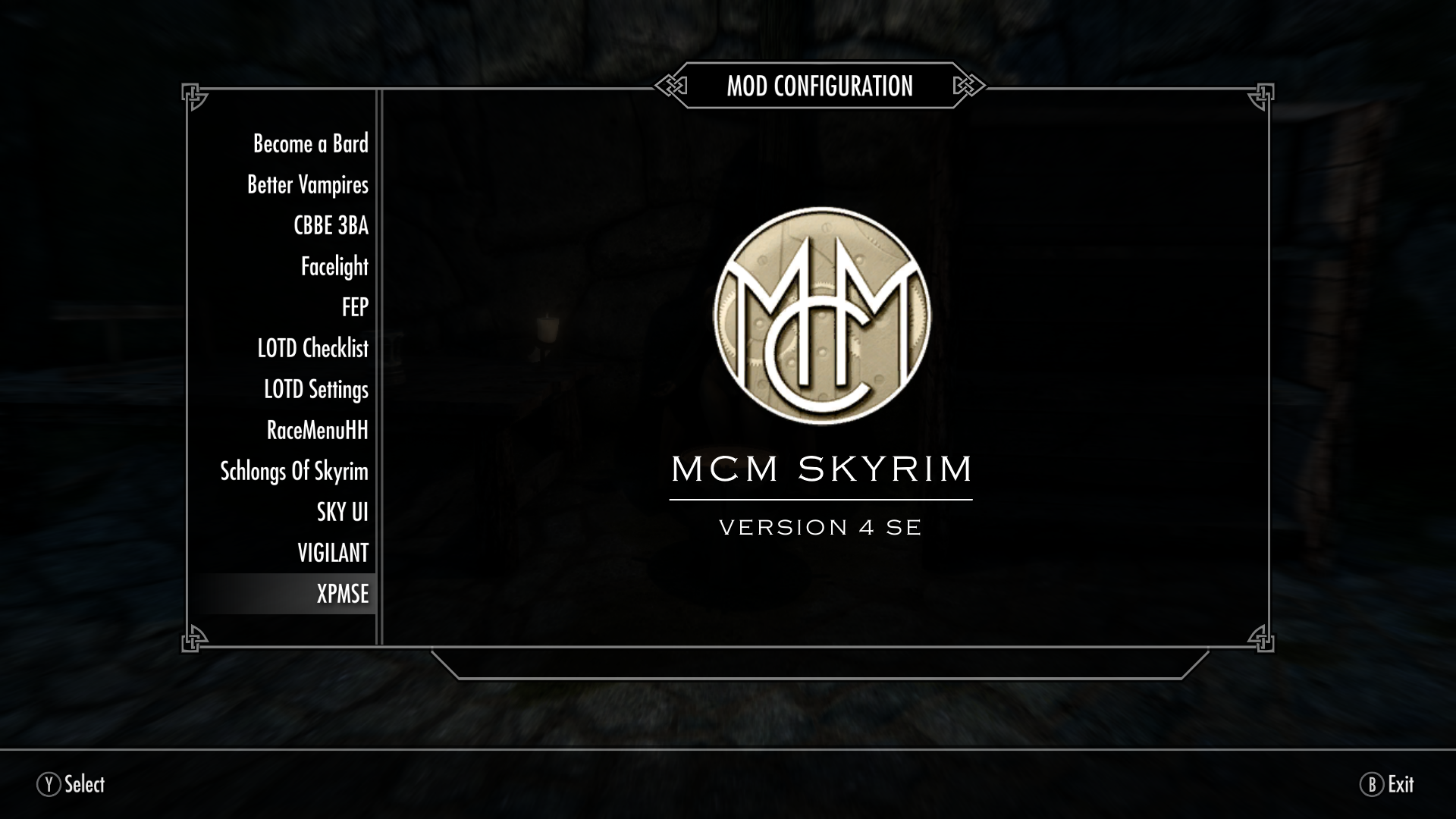Click the top-right knotwork corner ornament
The image size is (1456, 819).
point(1260,96)
